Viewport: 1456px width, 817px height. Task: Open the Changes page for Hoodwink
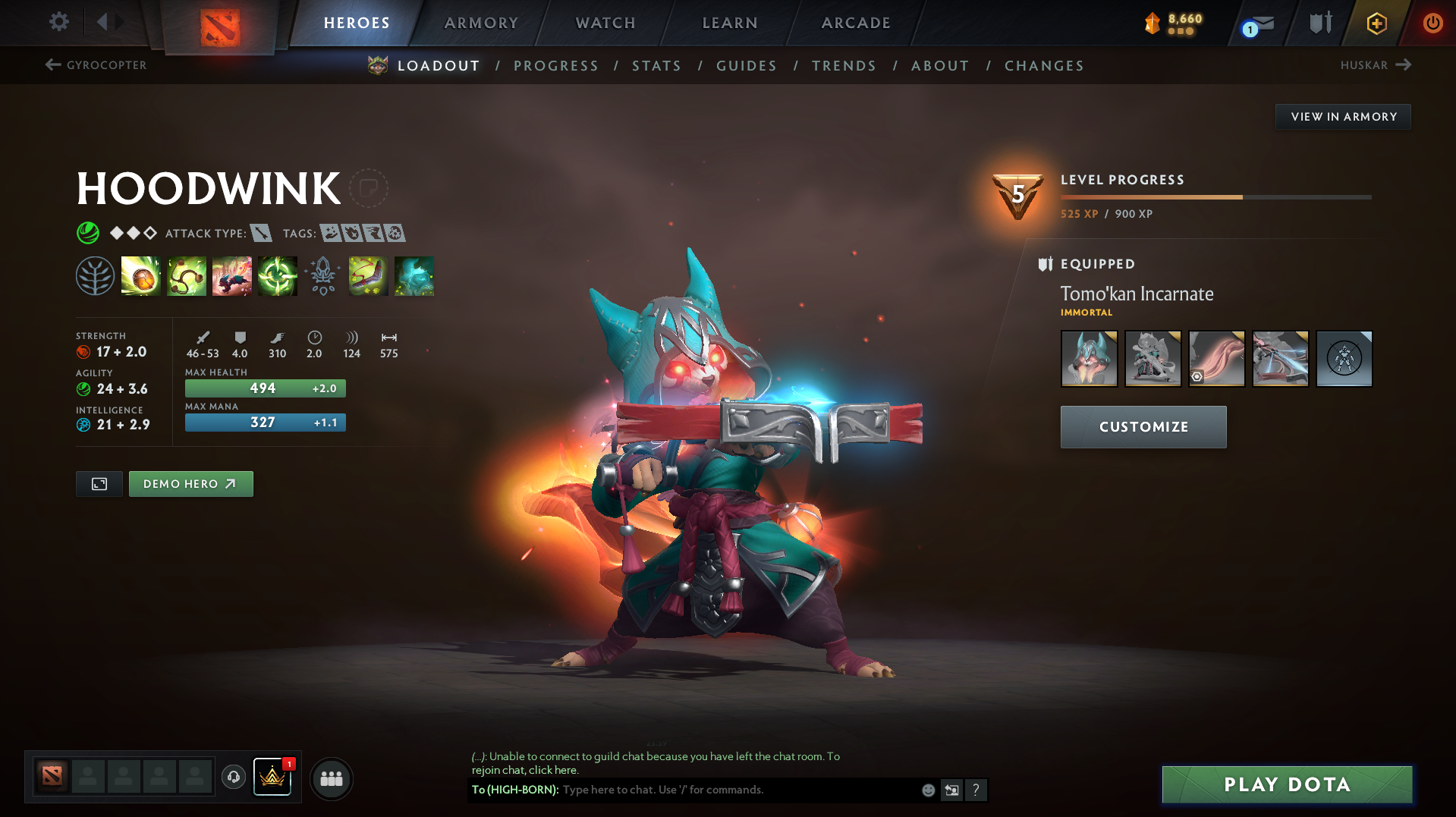[x=1044, y=66]
